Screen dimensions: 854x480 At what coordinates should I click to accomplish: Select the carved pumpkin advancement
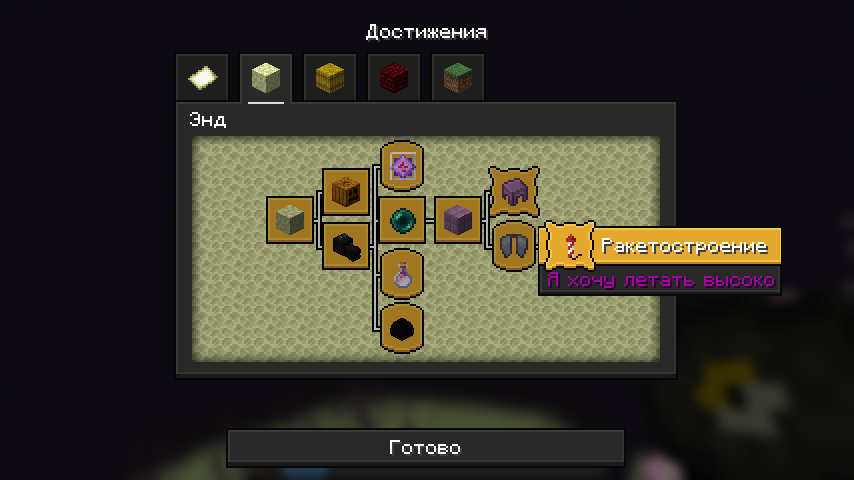[x=346, y=191]
